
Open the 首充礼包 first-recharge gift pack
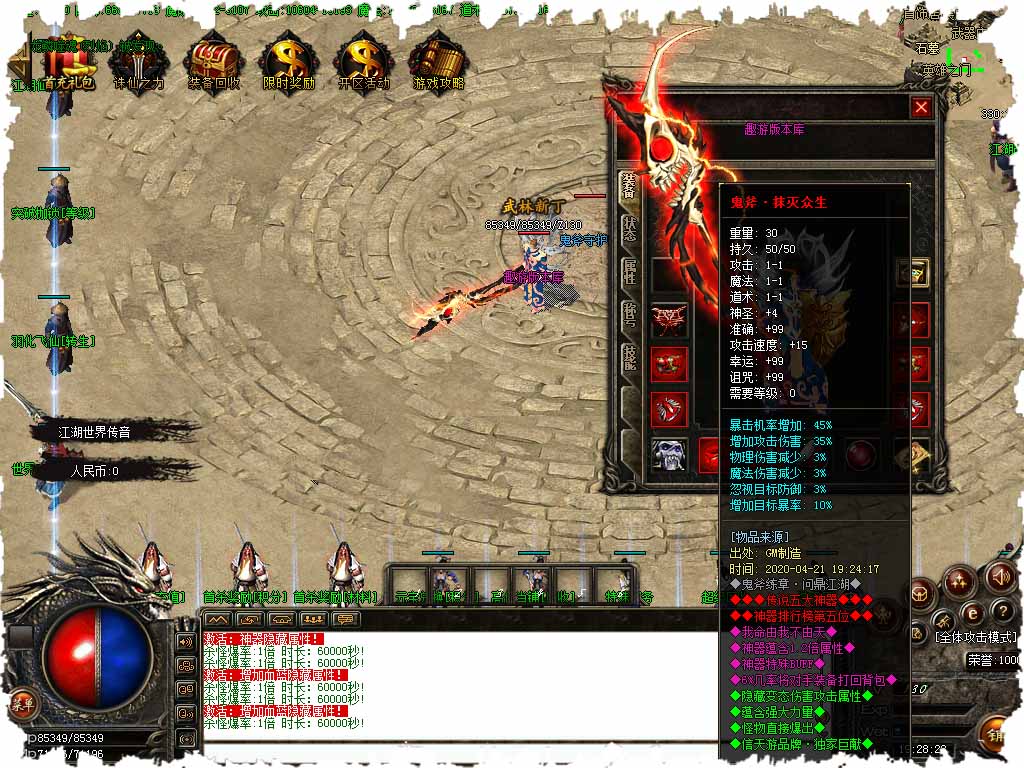[x=67, y=63]
